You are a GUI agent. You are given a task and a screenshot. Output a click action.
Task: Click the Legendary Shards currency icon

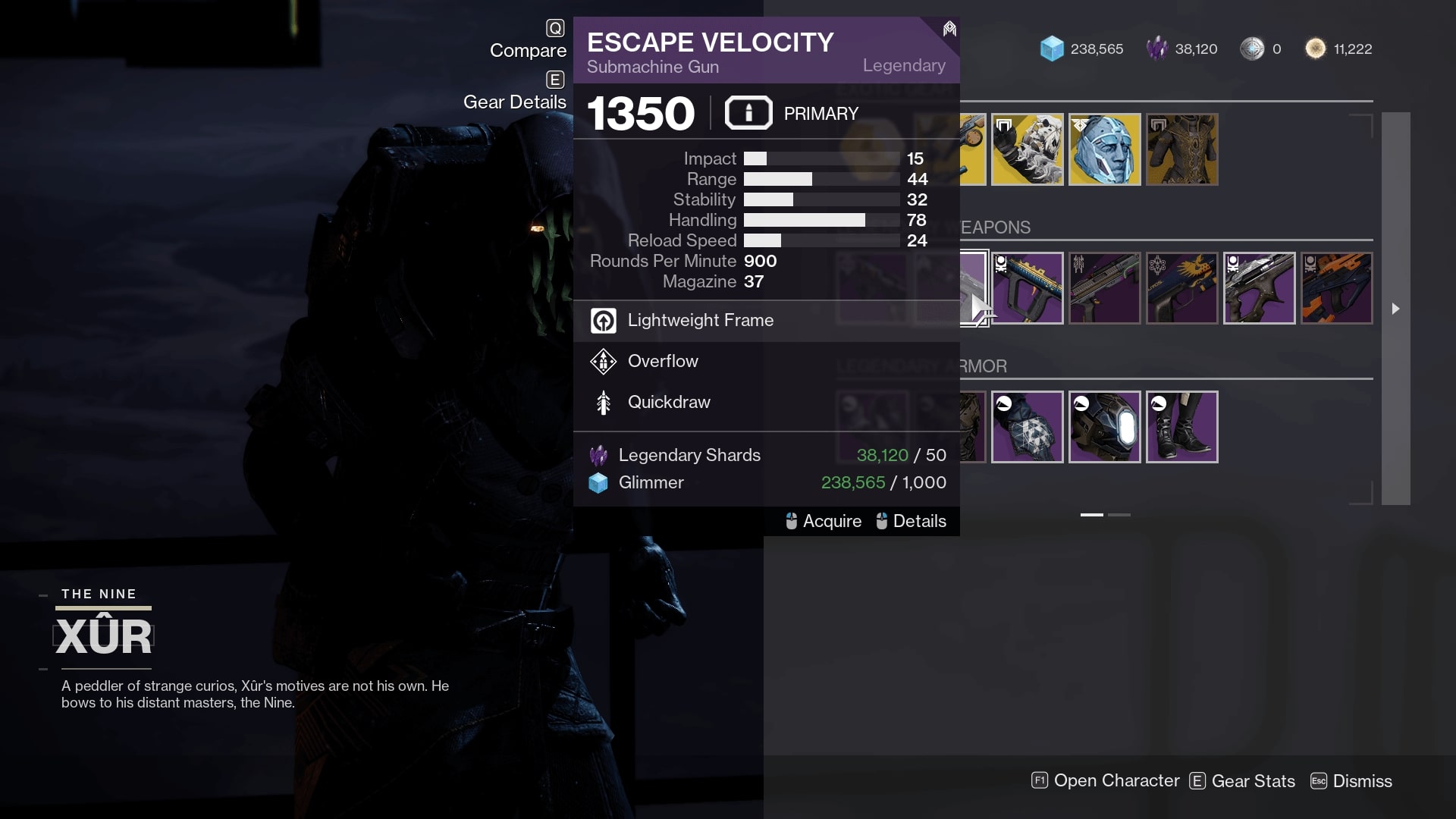[x=1157, y=49]
